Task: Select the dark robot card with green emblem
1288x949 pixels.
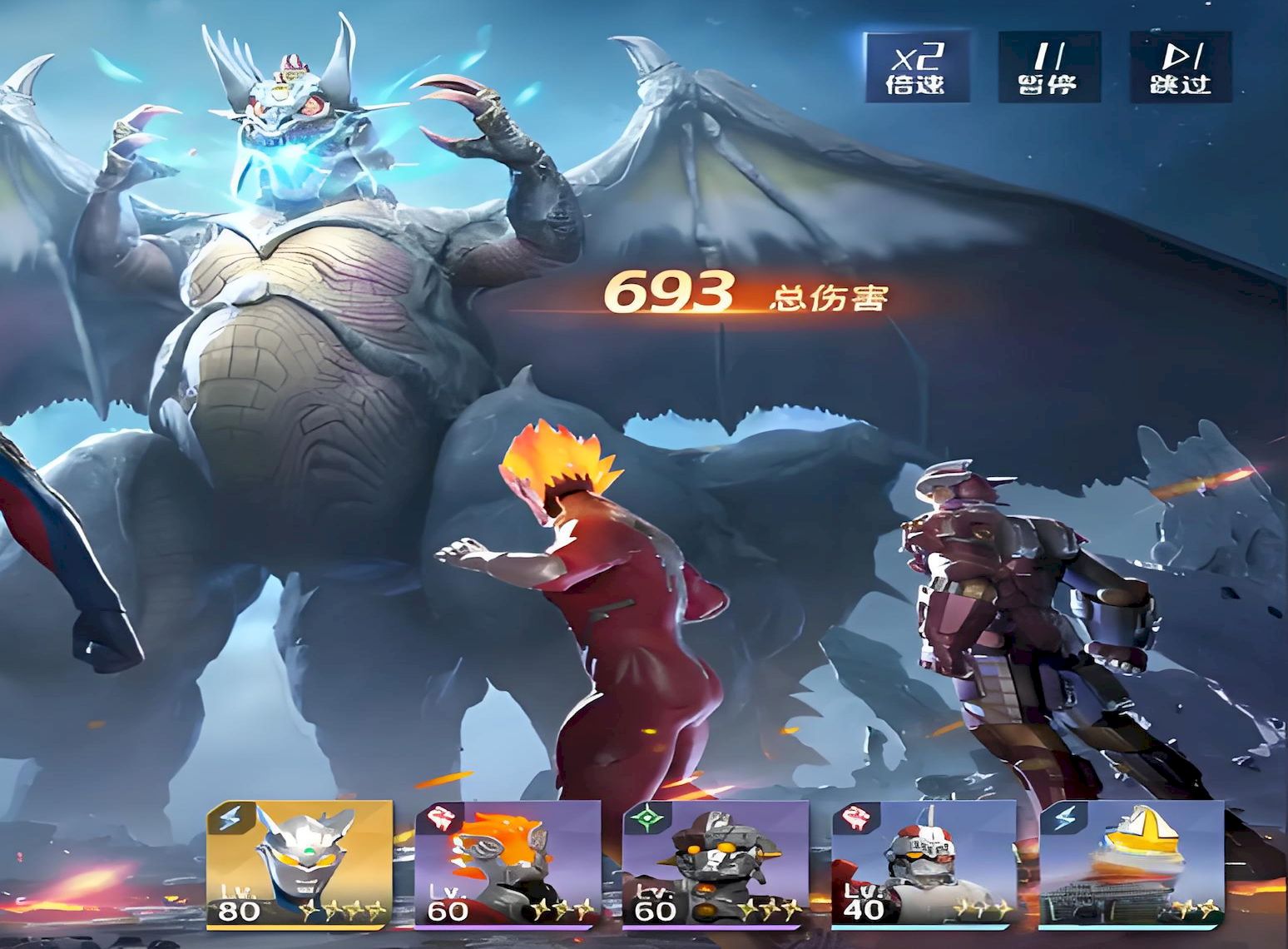Action: [716, 864]
